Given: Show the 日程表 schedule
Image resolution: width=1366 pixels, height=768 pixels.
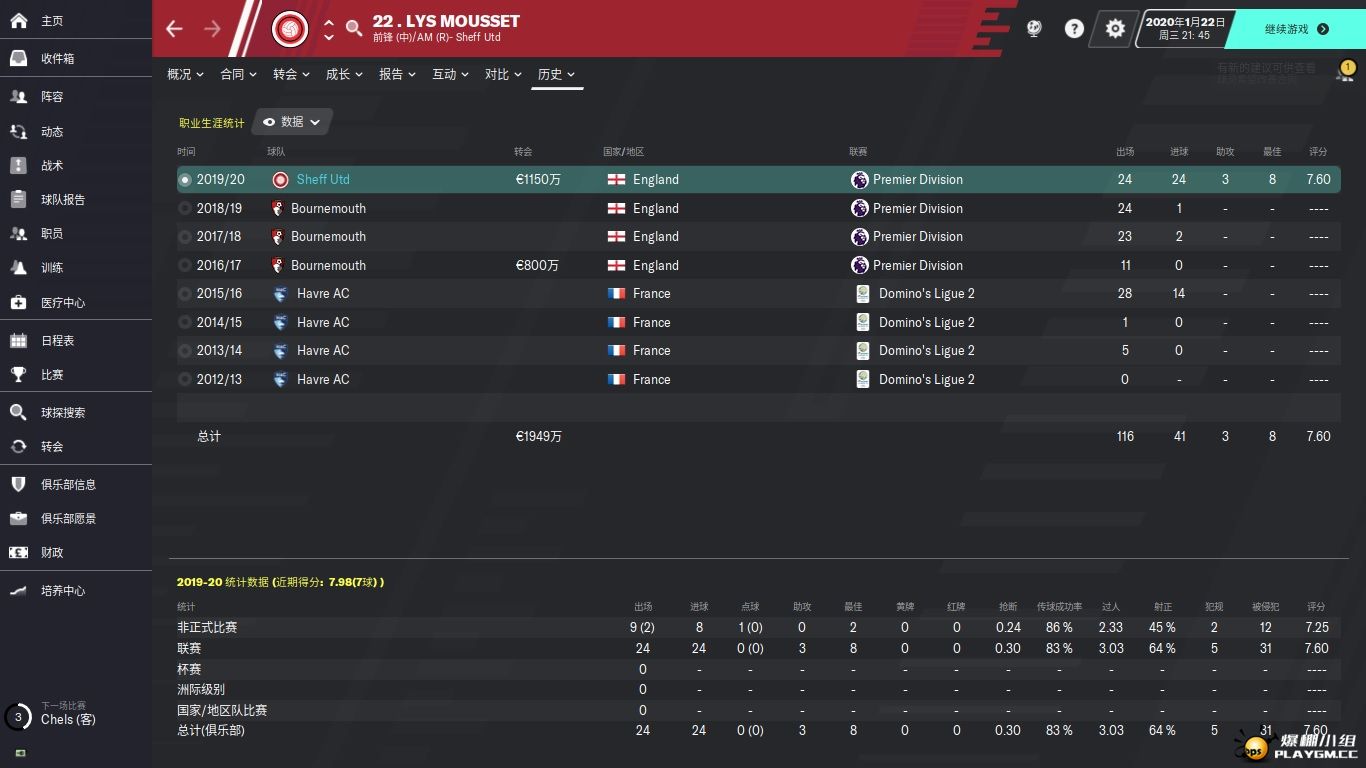Looking at the screenshot, I should [57, 341].
